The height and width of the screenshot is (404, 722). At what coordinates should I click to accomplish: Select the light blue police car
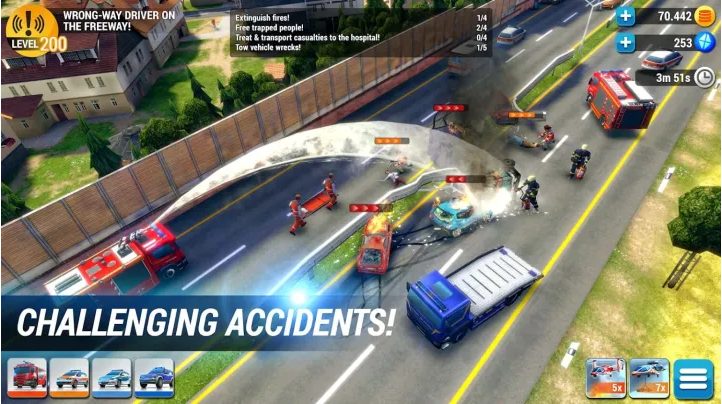click(x=112, y=378)
